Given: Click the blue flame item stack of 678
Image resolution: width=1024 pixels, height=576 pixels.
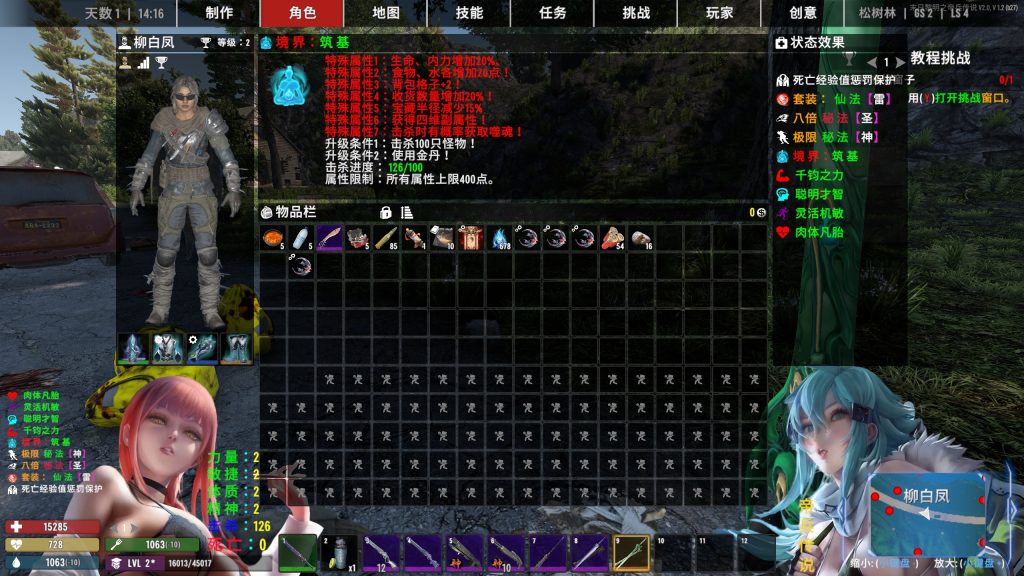Looking at the screenshot, I should tap(500, 238).
